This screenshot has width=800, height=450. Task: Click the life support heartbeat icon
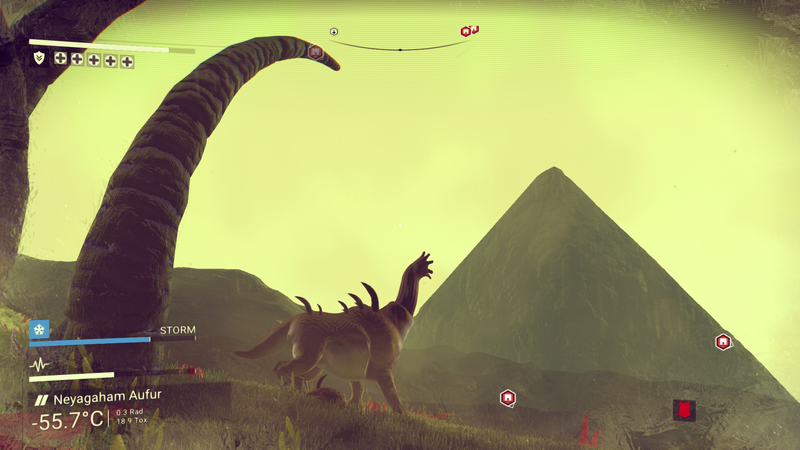point(40,364)
